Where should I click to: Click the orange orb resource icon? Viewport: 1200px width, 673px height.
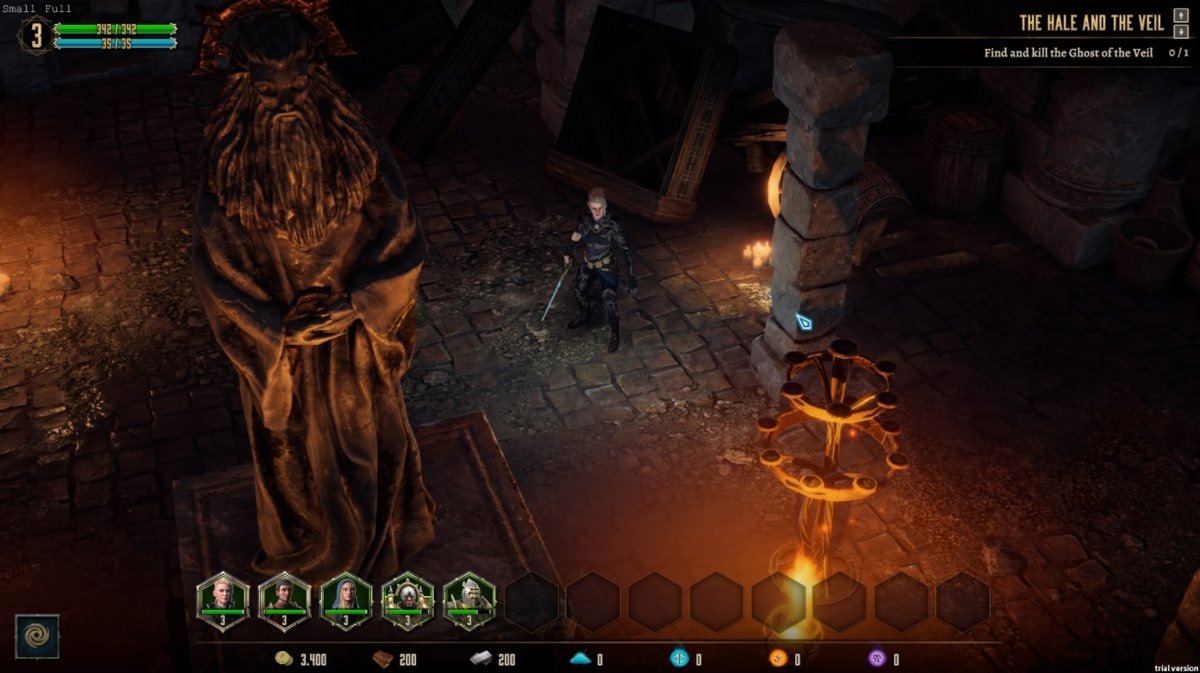tap(778, 659)
